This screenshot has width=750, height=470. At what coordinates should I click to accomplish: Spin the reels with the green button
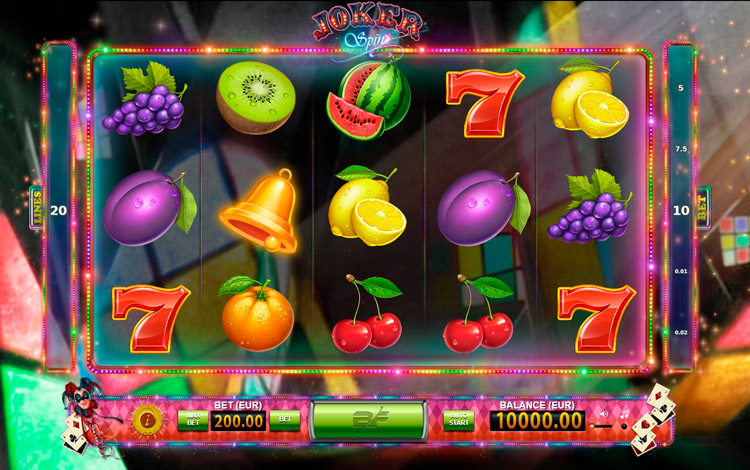click(368, 420)
